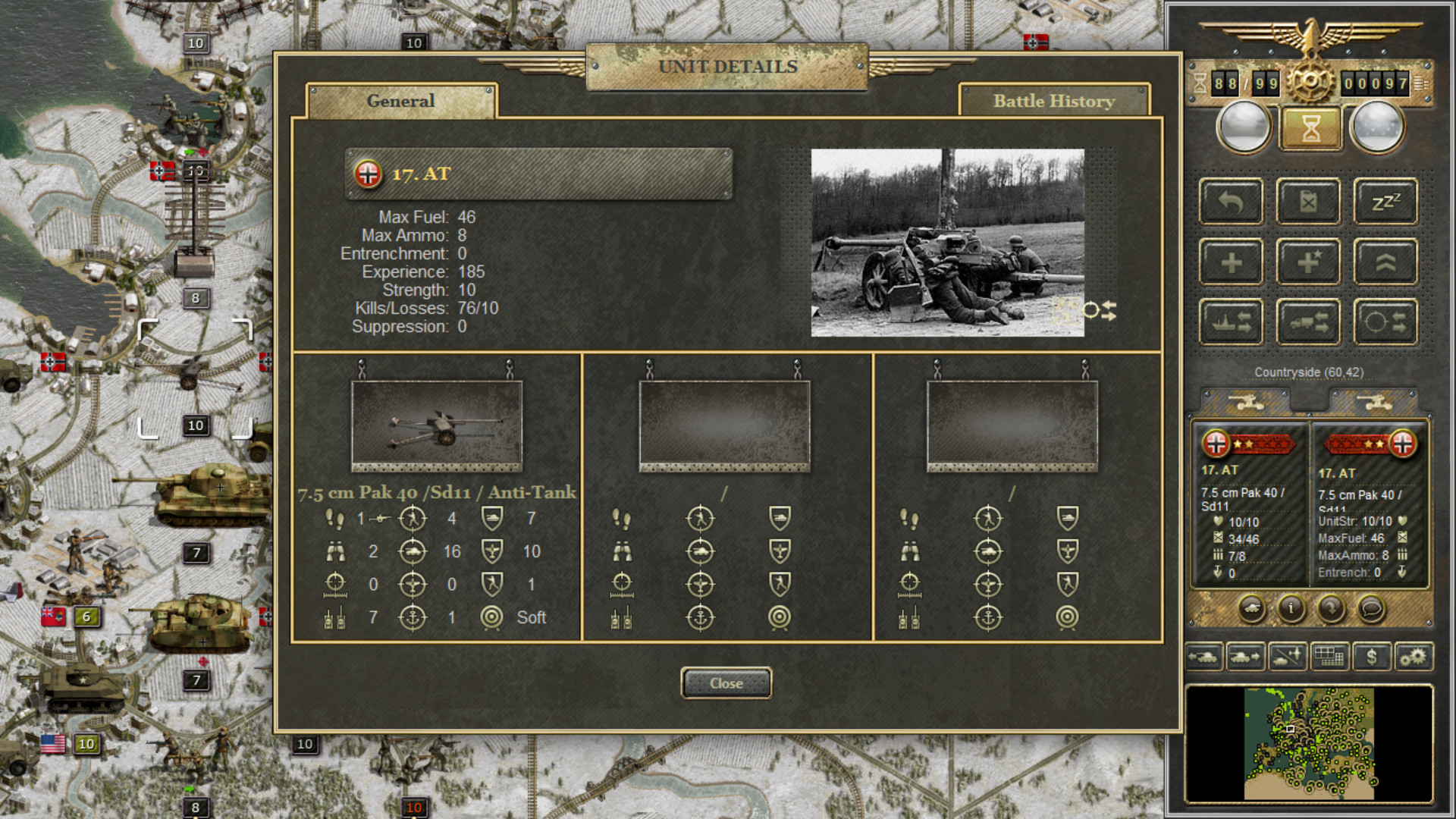Open the purchase dollar sign icon
The height and width of the screenshot is (819, 1456).
click(x=1373, y=657)
